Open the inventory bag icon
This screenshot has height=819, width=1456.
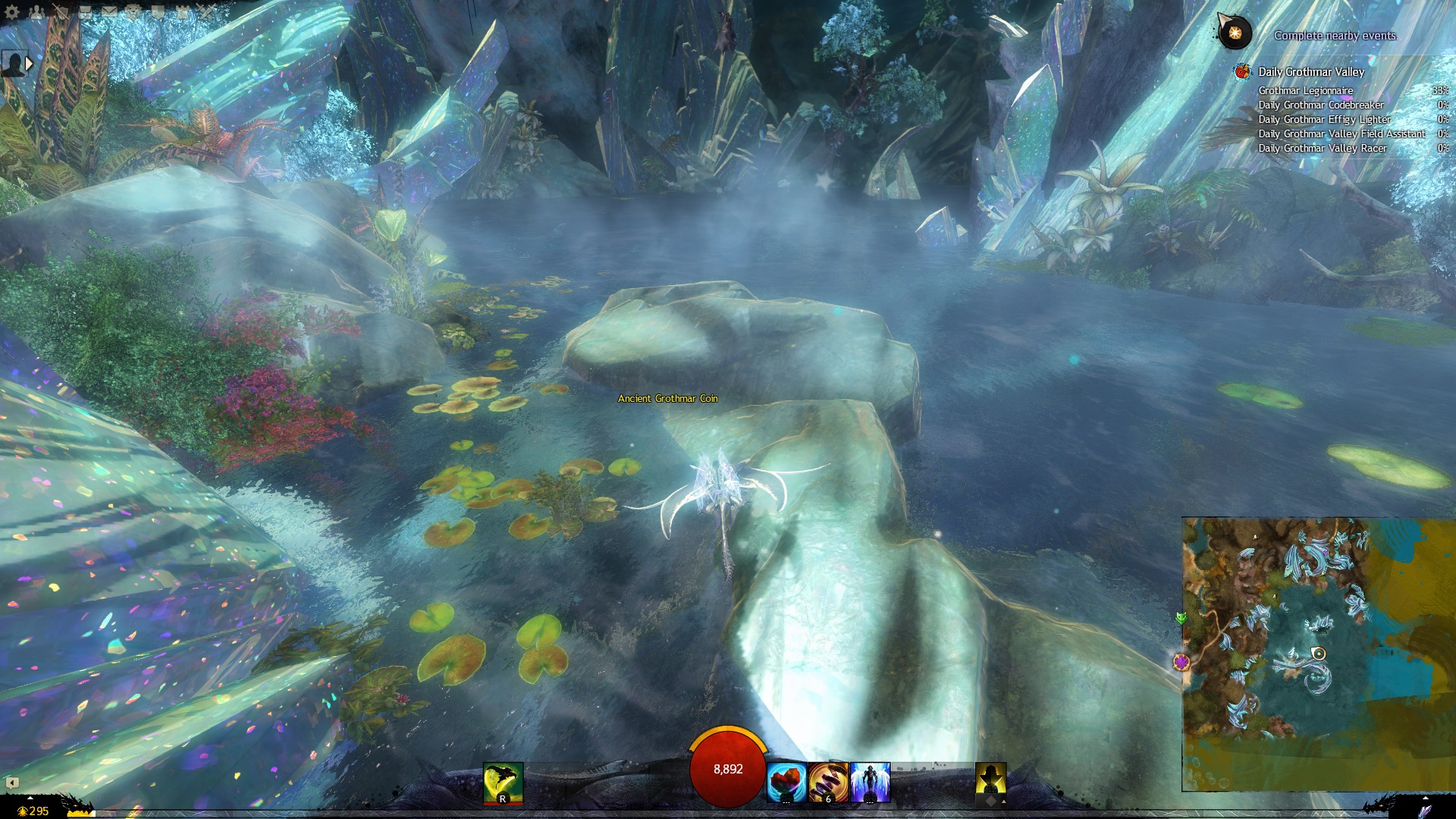coord(86,12)
